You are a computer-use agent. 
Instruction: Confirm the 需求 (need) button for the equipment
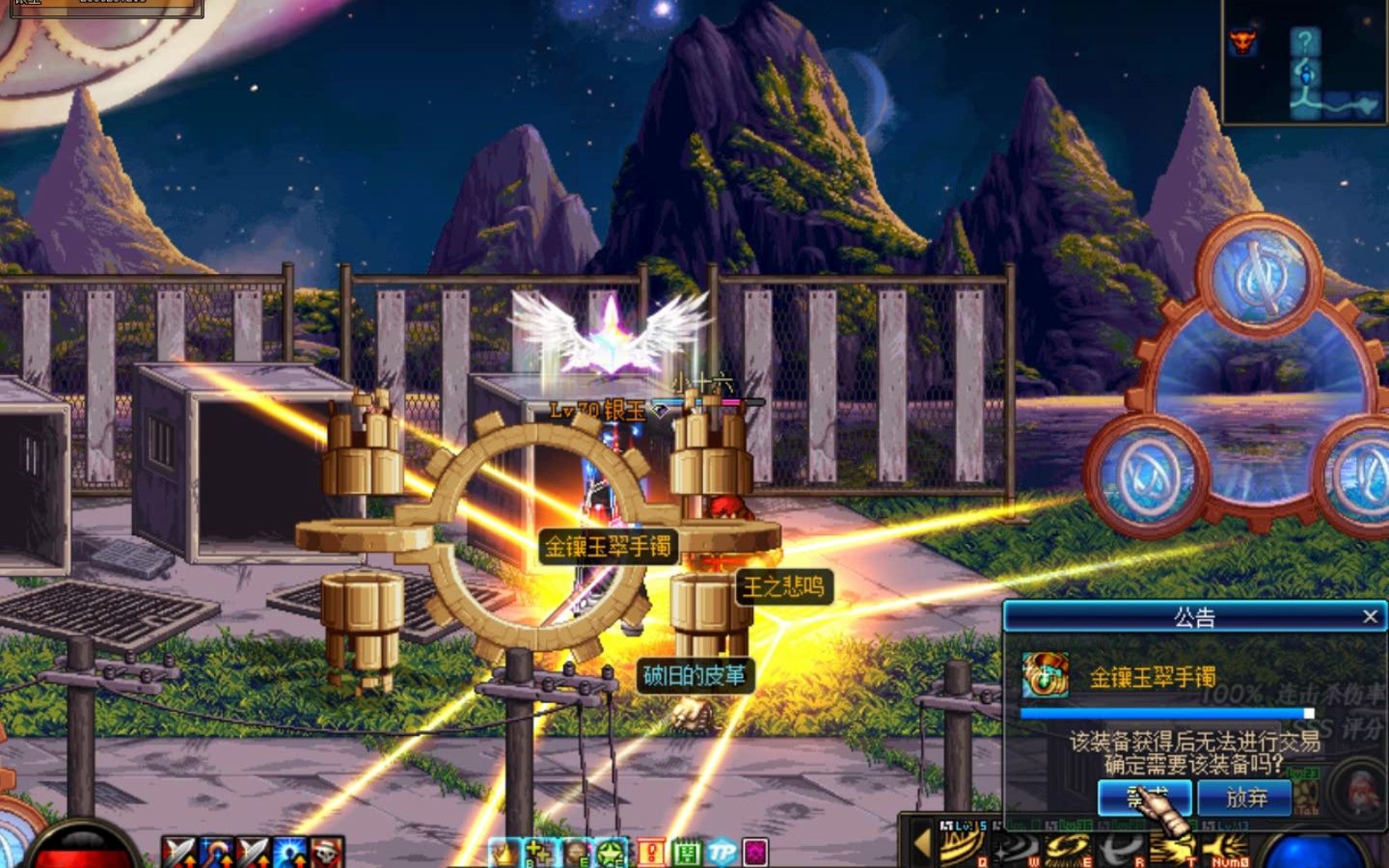coord(1145,798)
